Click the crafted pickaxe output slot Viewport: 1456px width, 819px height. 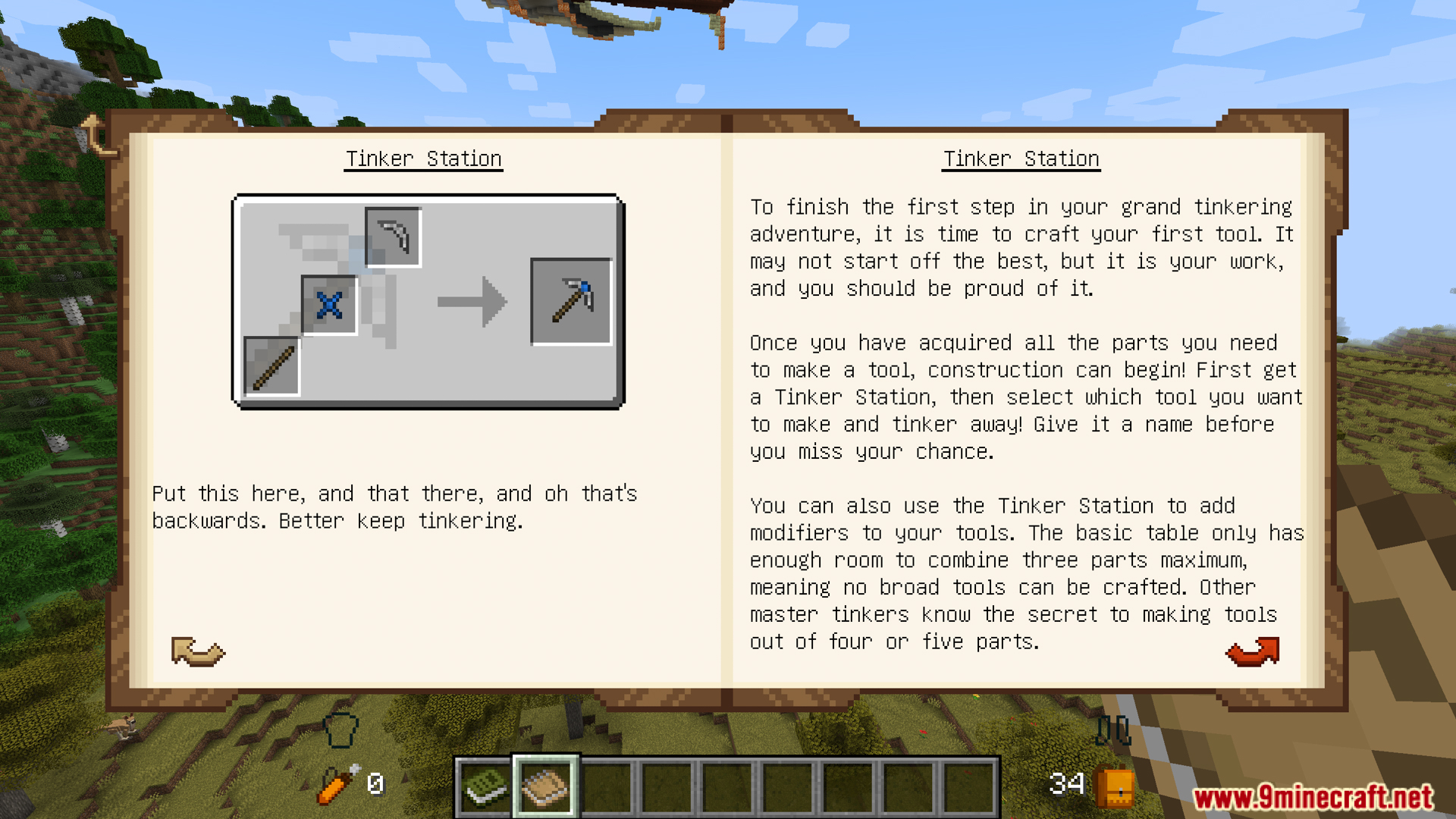pyautogui.click(x=571, y=301)
